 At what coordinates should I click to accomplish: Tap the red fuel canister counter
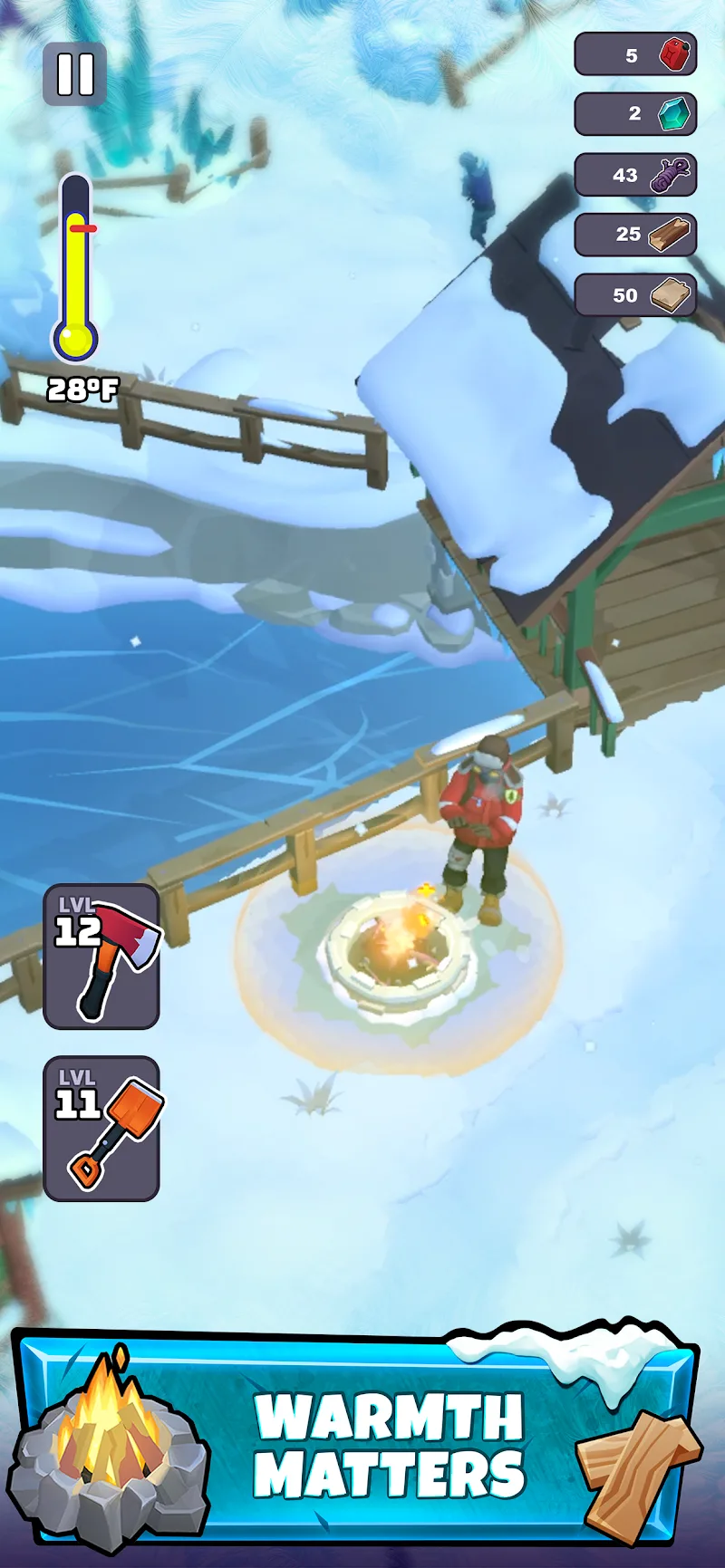(635, 55)
